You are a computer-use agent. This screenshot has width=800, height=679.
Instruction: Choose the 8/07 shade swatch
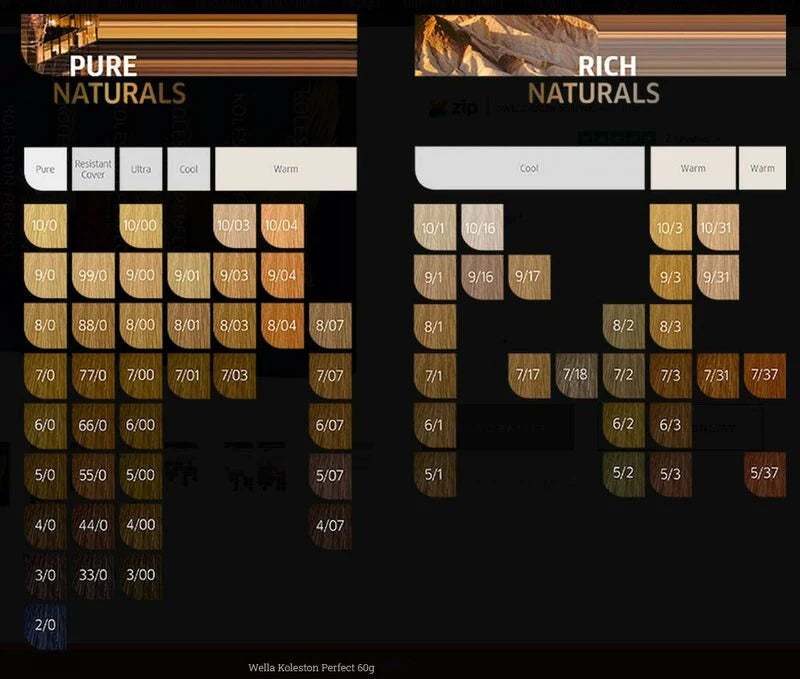[x=330, y=325]
